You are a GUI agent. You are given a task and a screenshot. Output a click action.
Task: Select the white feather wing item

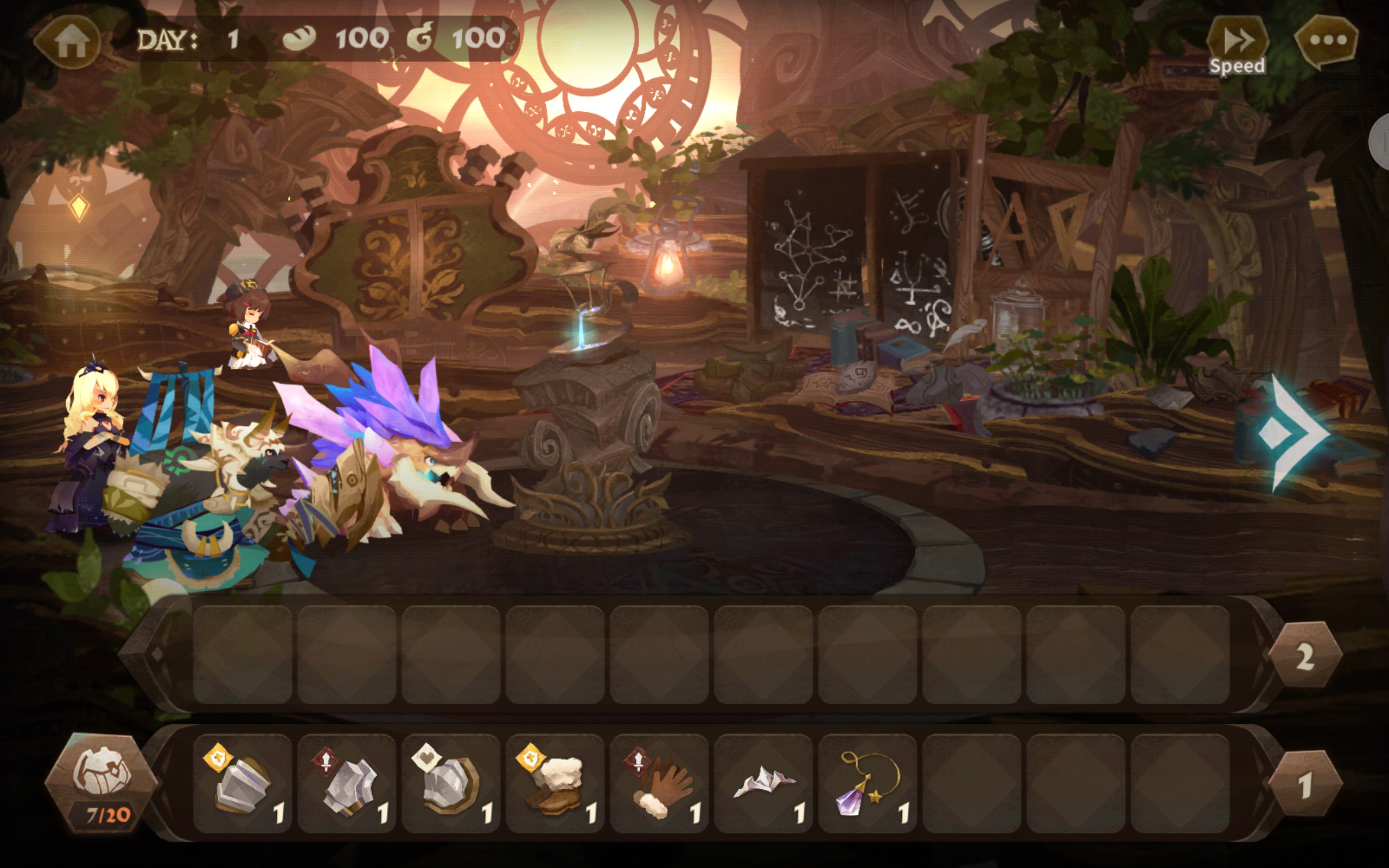(763, 783)
